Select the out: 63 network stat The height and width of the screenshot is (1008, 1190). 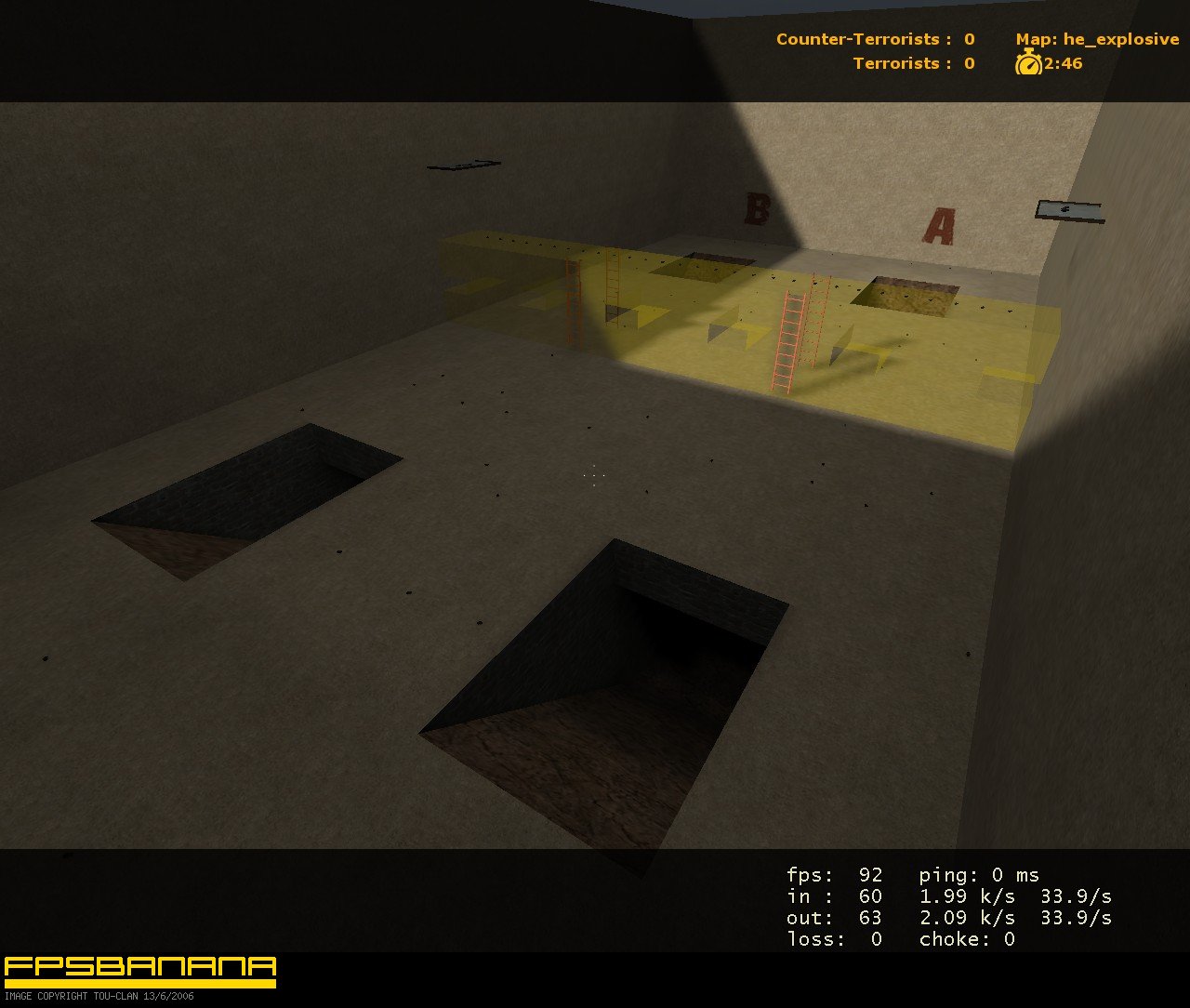(833, 918)
